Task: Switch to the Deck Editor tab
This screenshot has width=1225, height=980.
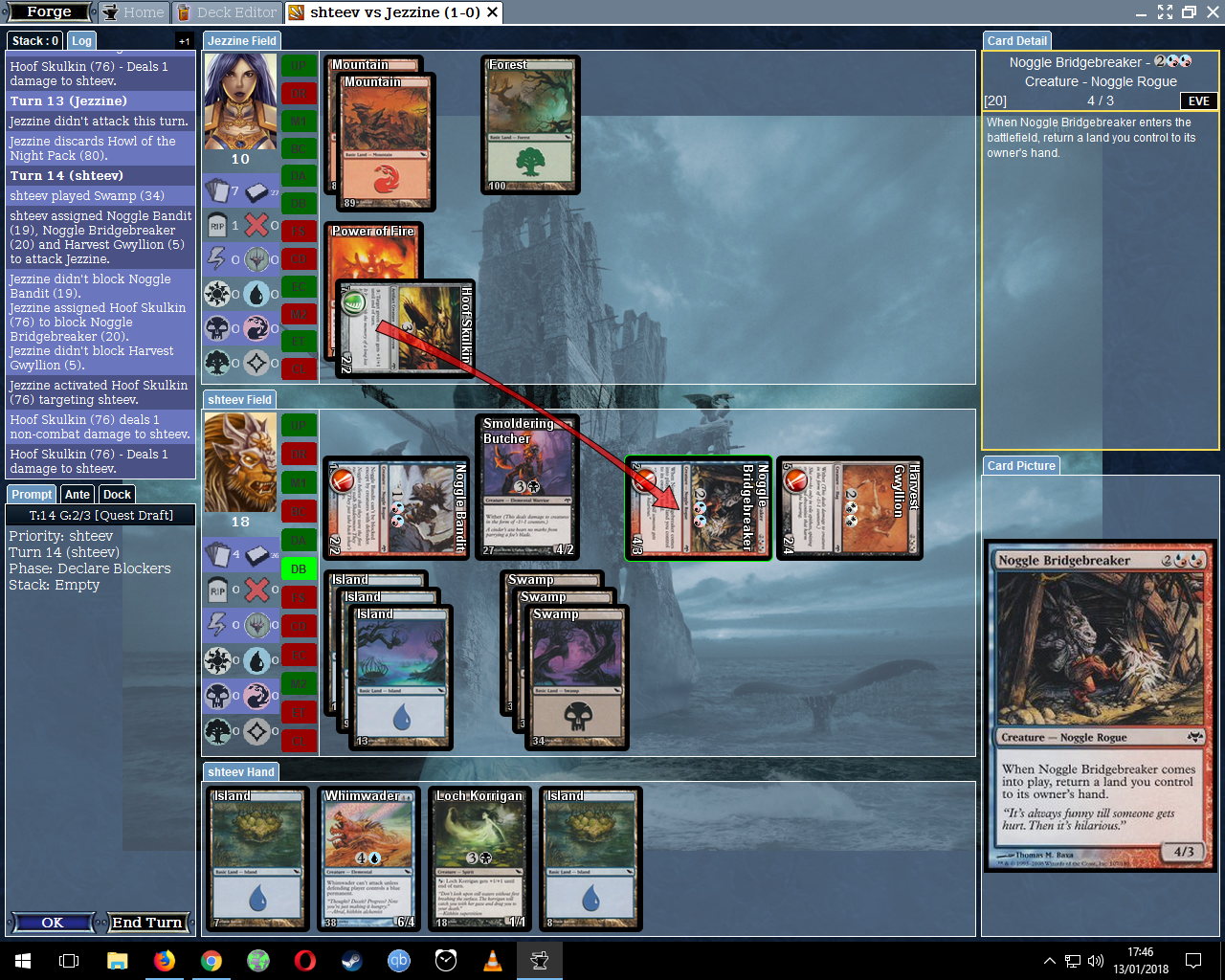Action: (x=226, y=12)
